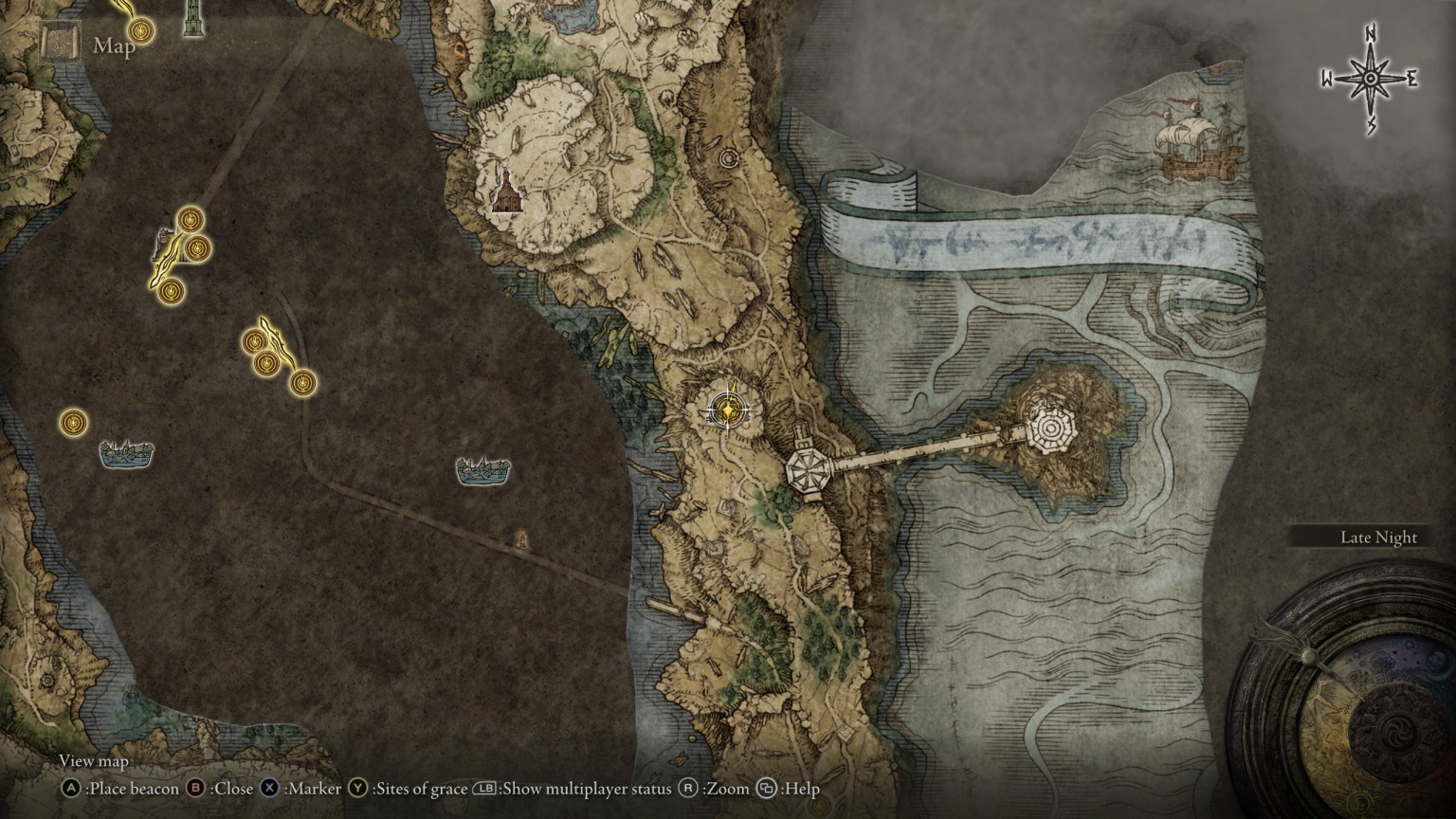Click the minimap overview icon beside the Map label
The image size is (1456, 819).
(x=59, y=44)
